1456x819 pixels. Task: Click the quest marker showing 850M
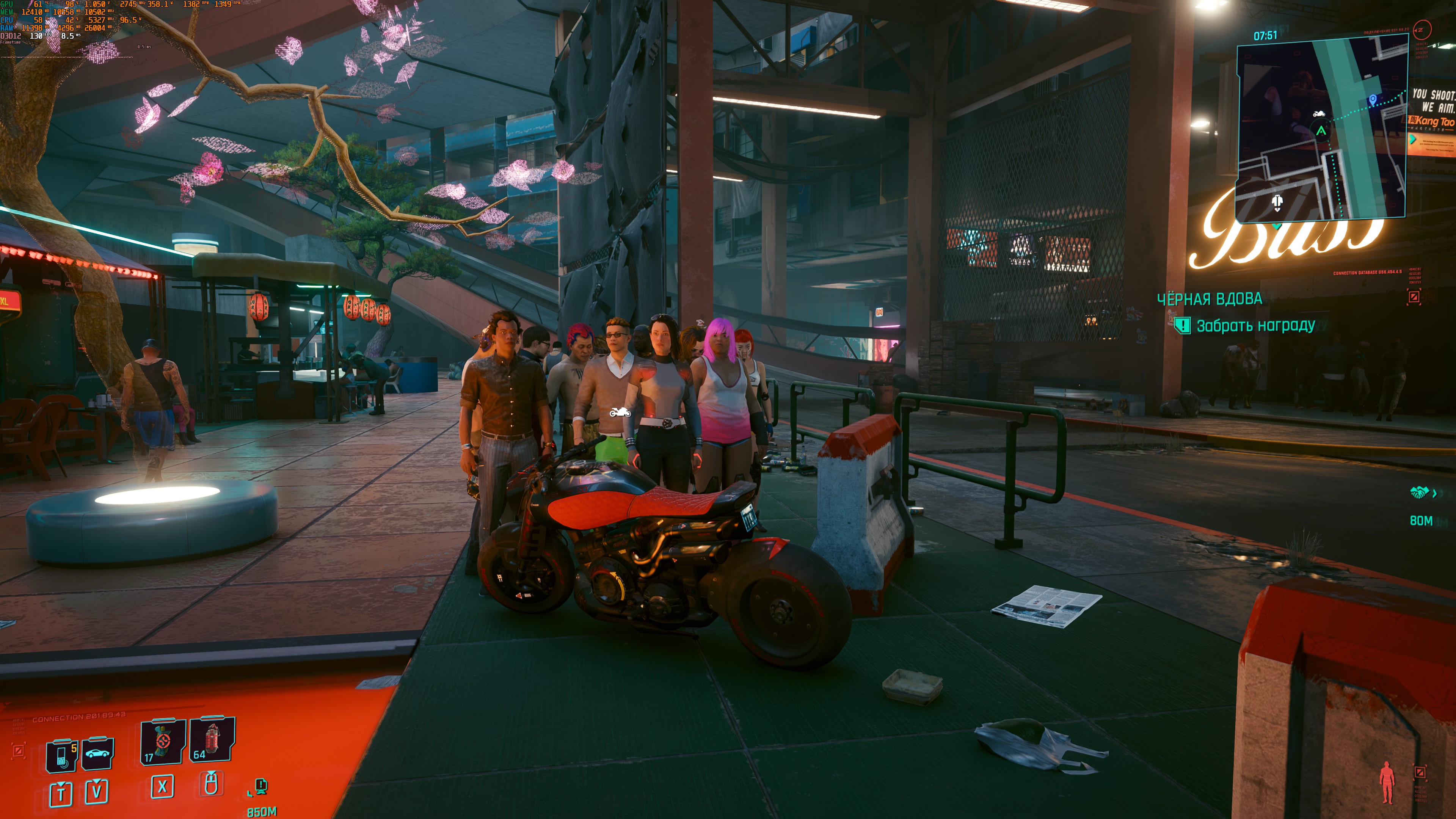260,786
